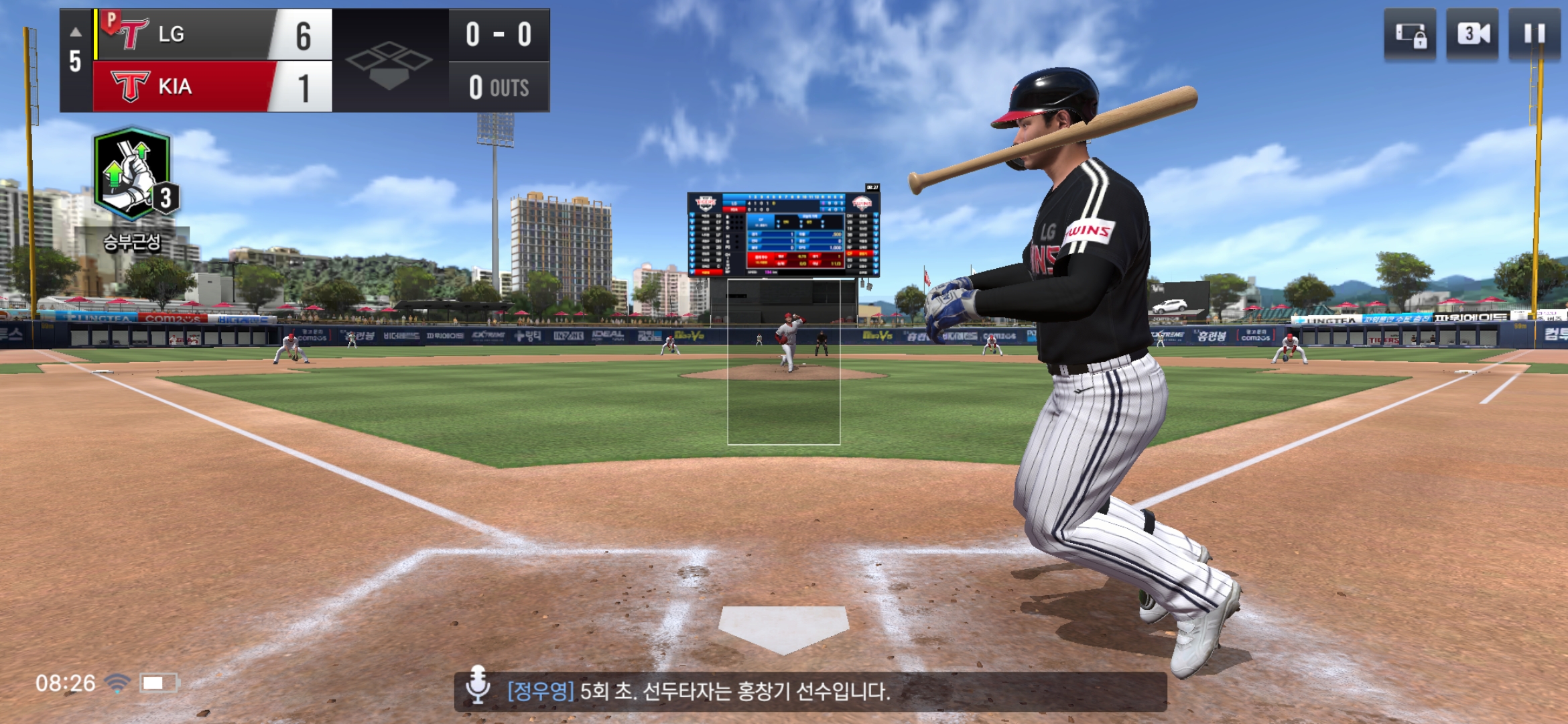Switch camera view using the camera 3 button
The image size is (1568, 724).
point(1472,35)
